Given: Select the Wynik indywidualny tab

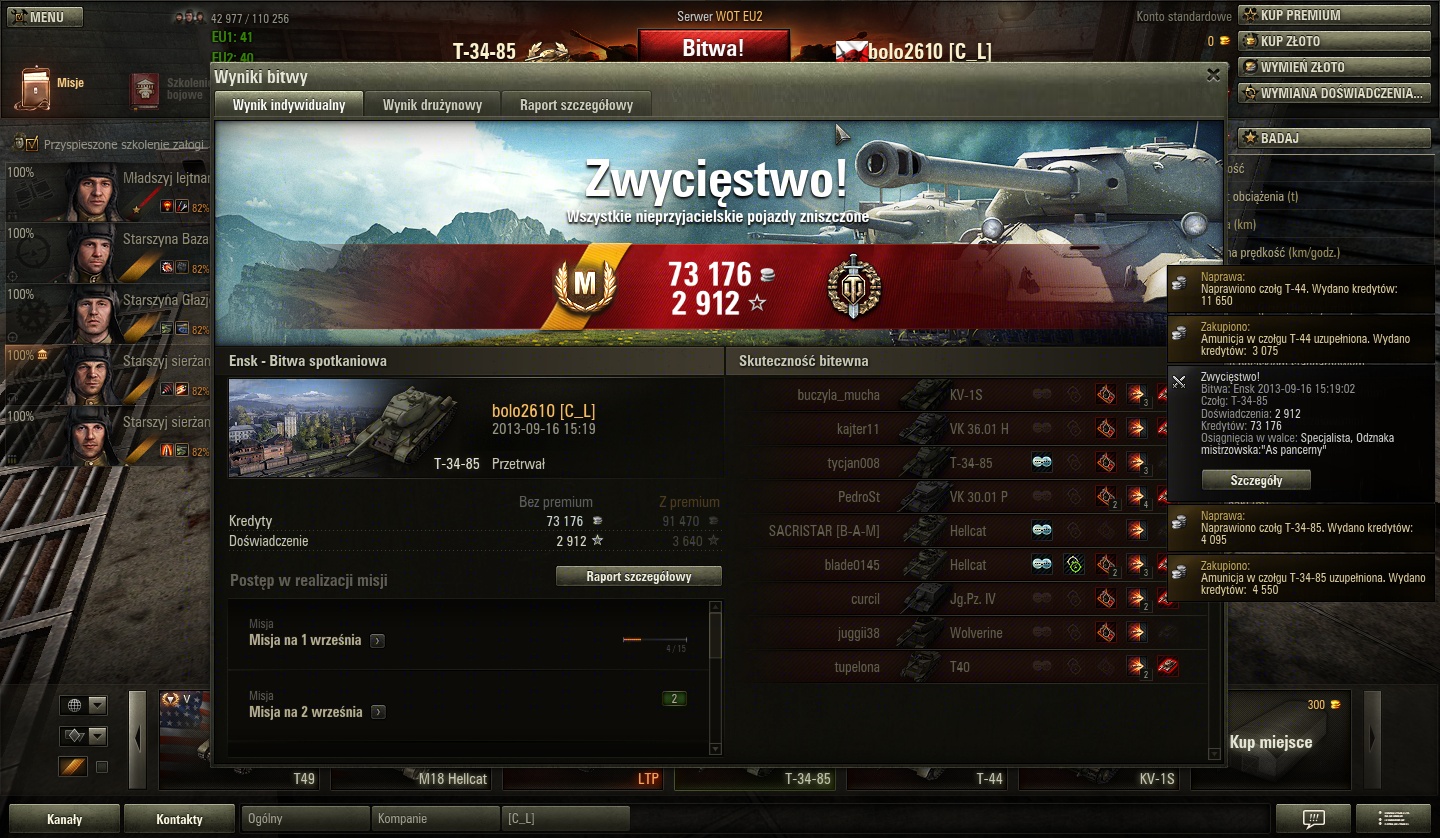Looking at the screenshot, I should 289,105.
